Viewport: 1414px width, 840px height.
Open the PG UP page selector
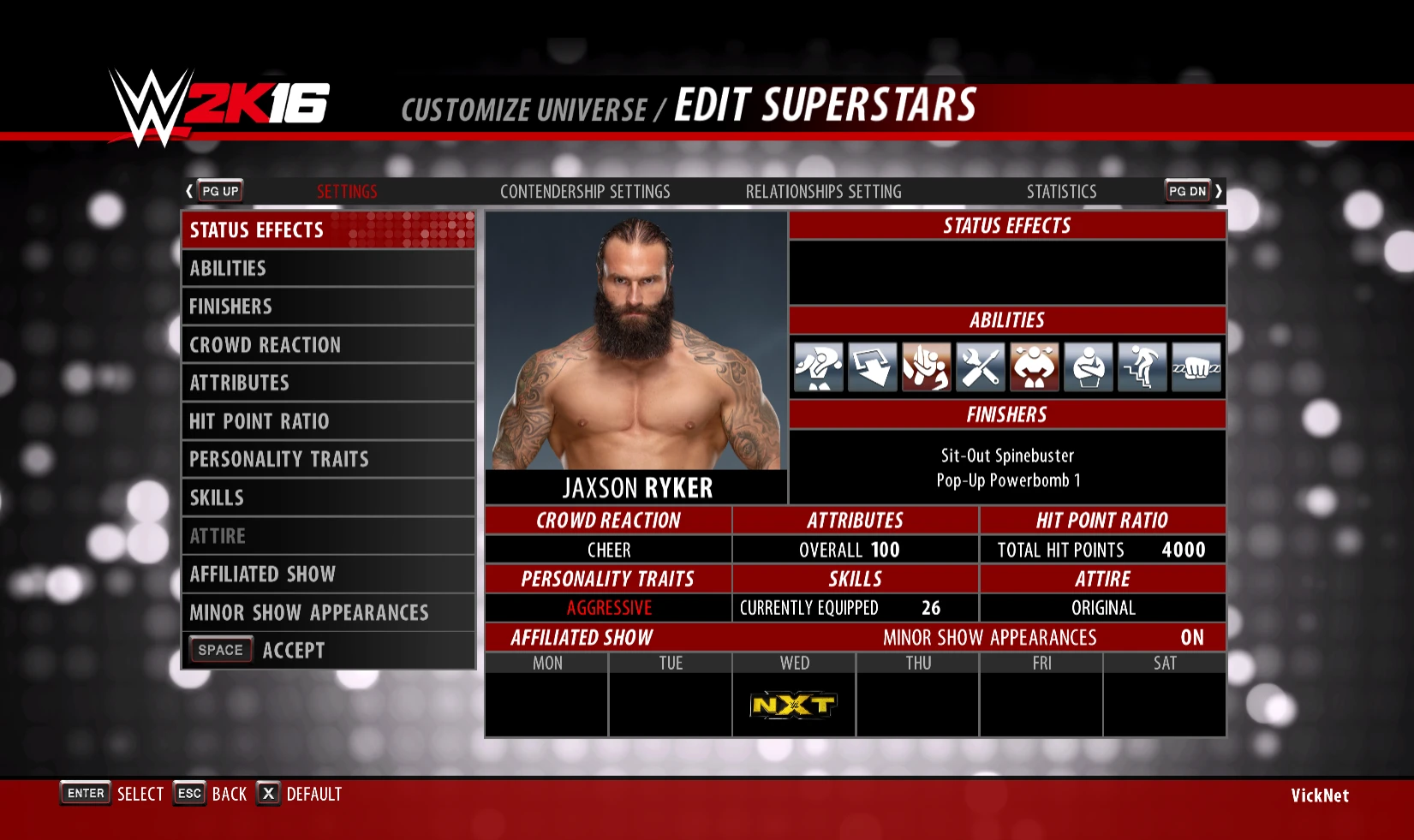(218, 190)
